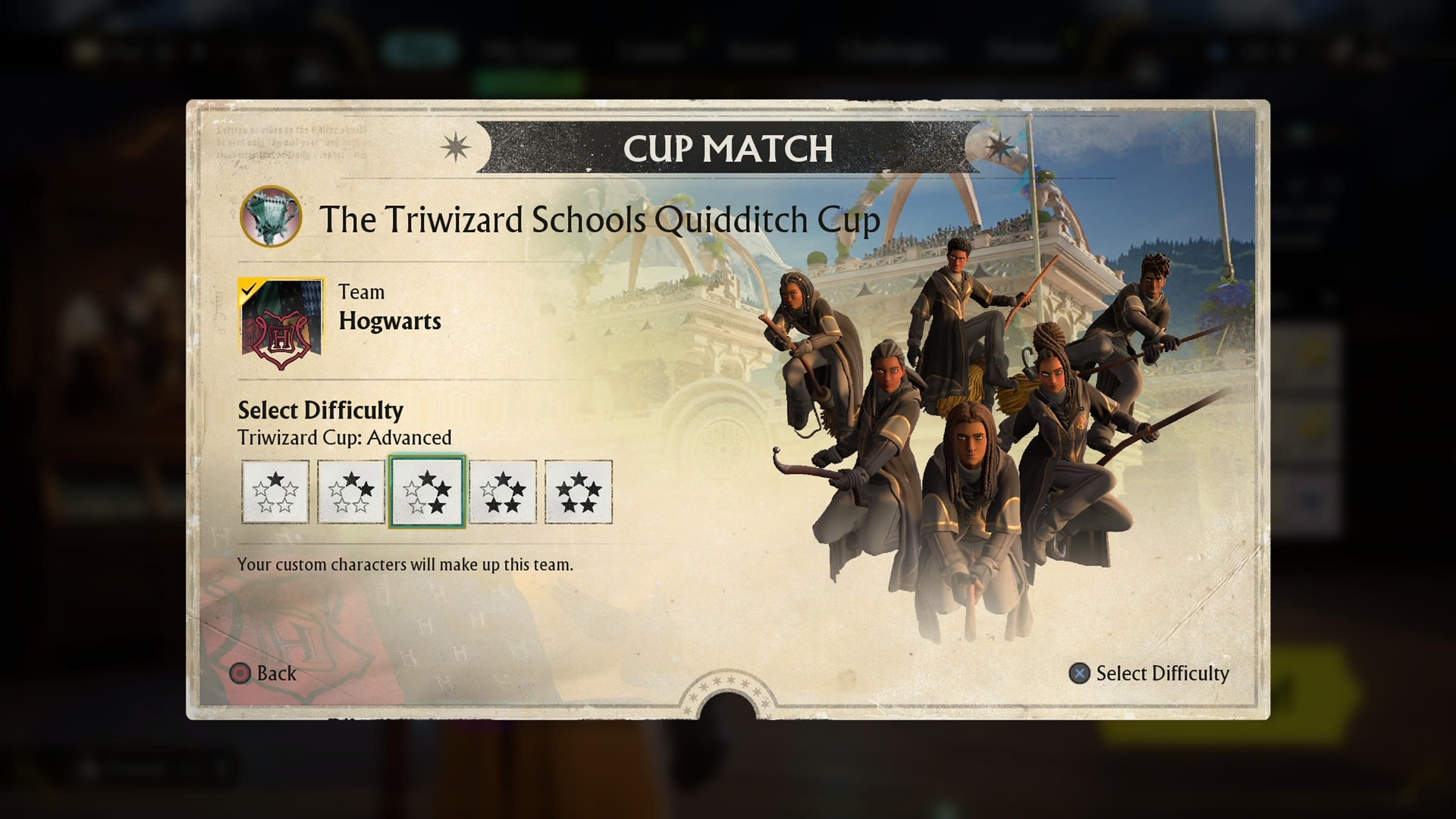Select the four-star difficulty tile
The image size is (1456, 819).
tap(503, 491)
